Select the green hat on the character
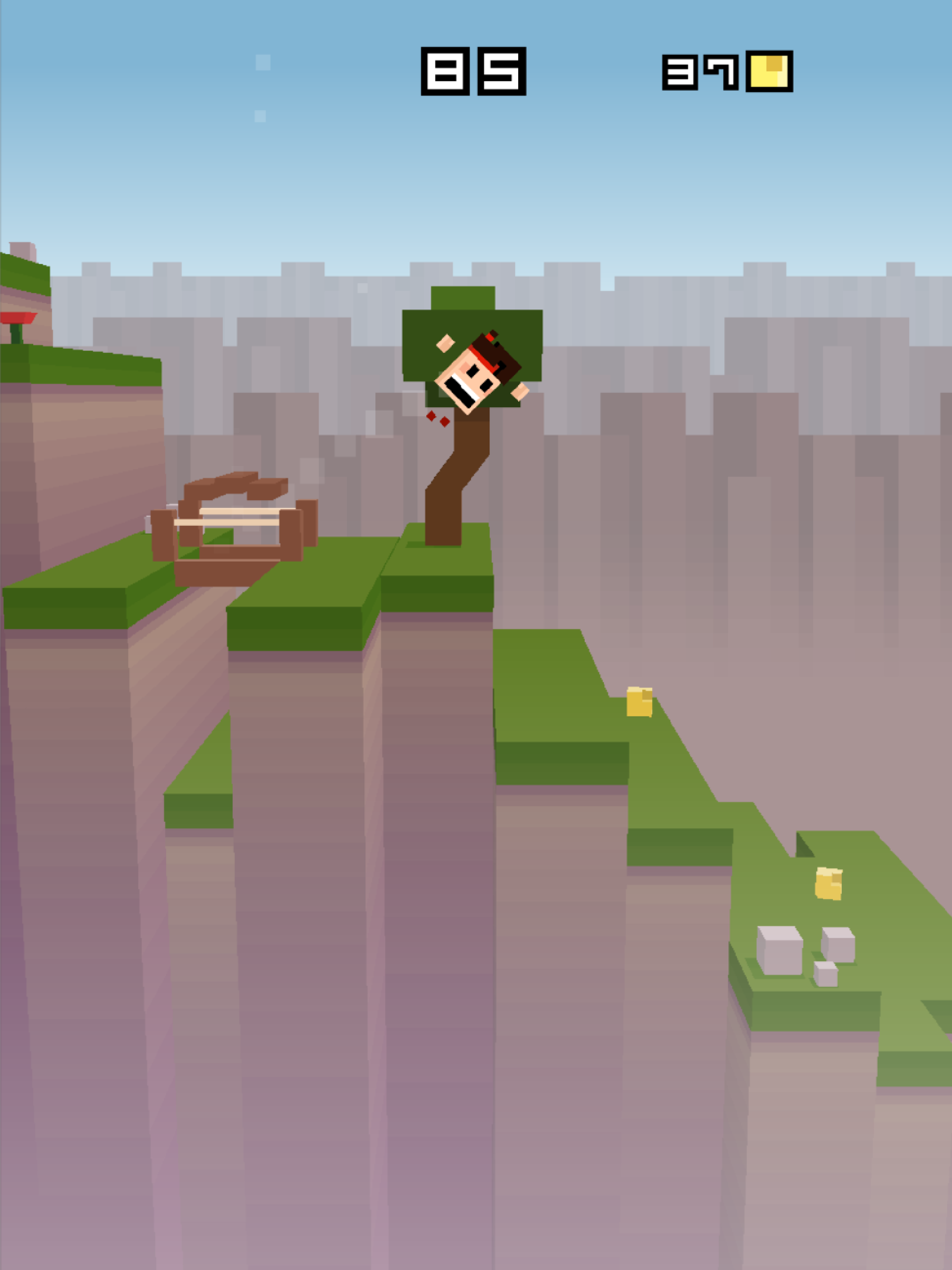Screen dimensions: 952x1270 (x=463, y=297)
